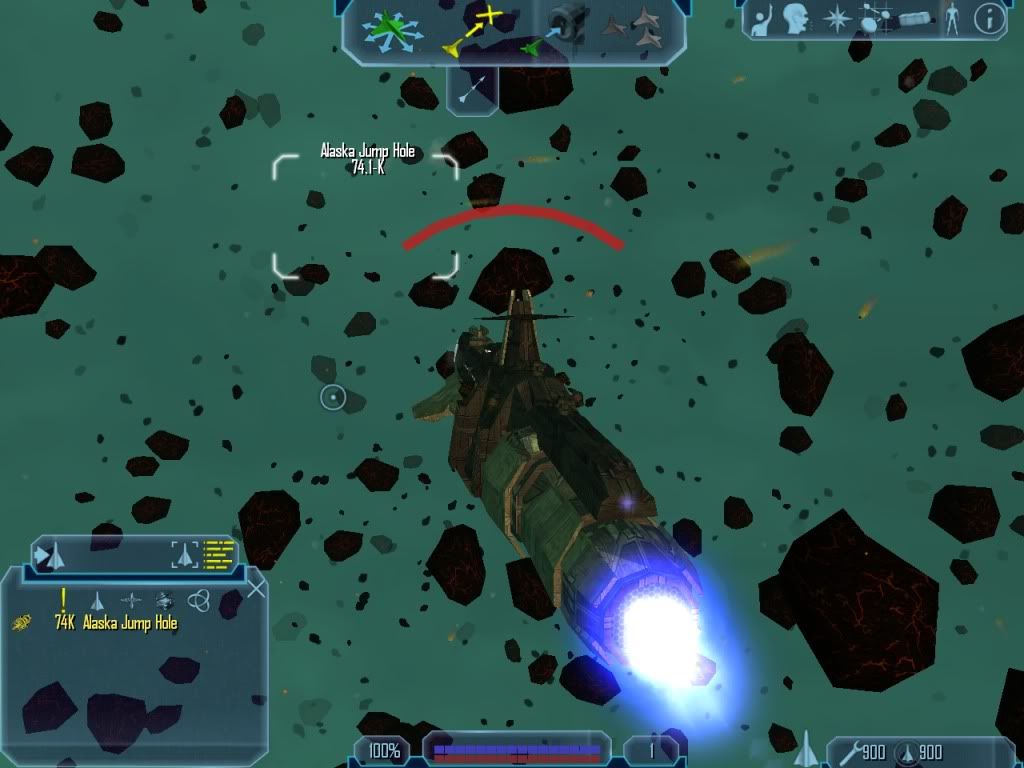Choose the Dock maneuver icon
The image size is (1024, 768).
point(556,30)
